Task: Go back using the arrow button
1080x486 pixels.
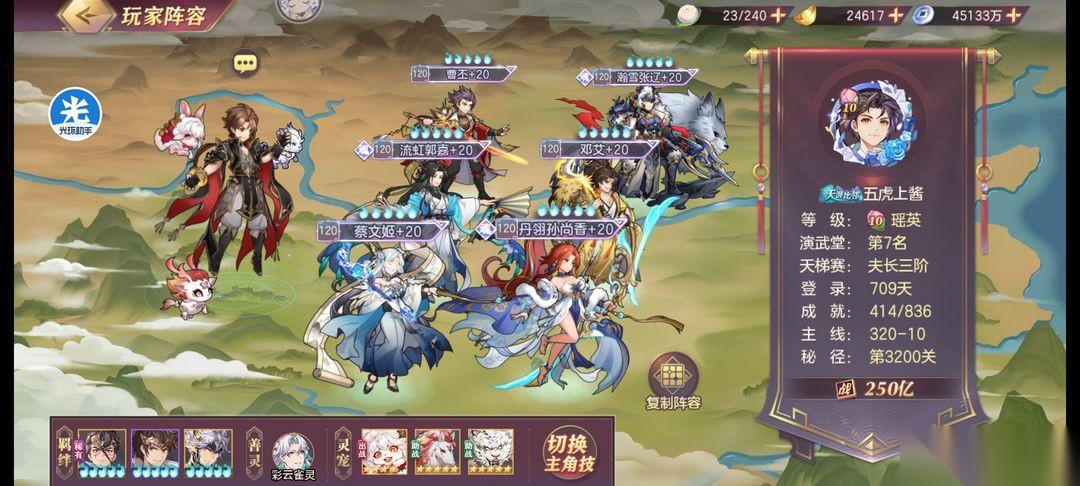Action: (x=84, y=15)
